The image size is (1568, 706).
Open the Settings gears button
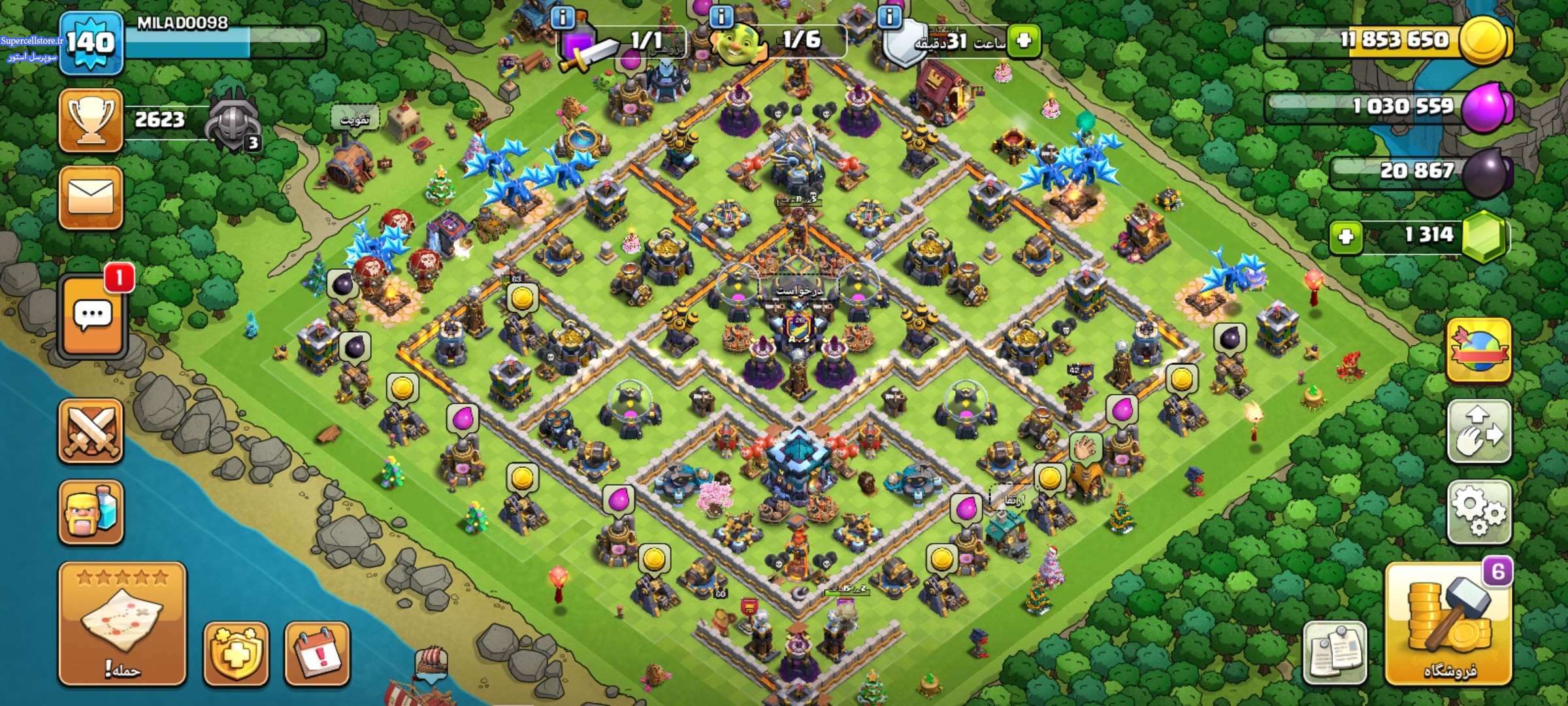point(1479,512)
